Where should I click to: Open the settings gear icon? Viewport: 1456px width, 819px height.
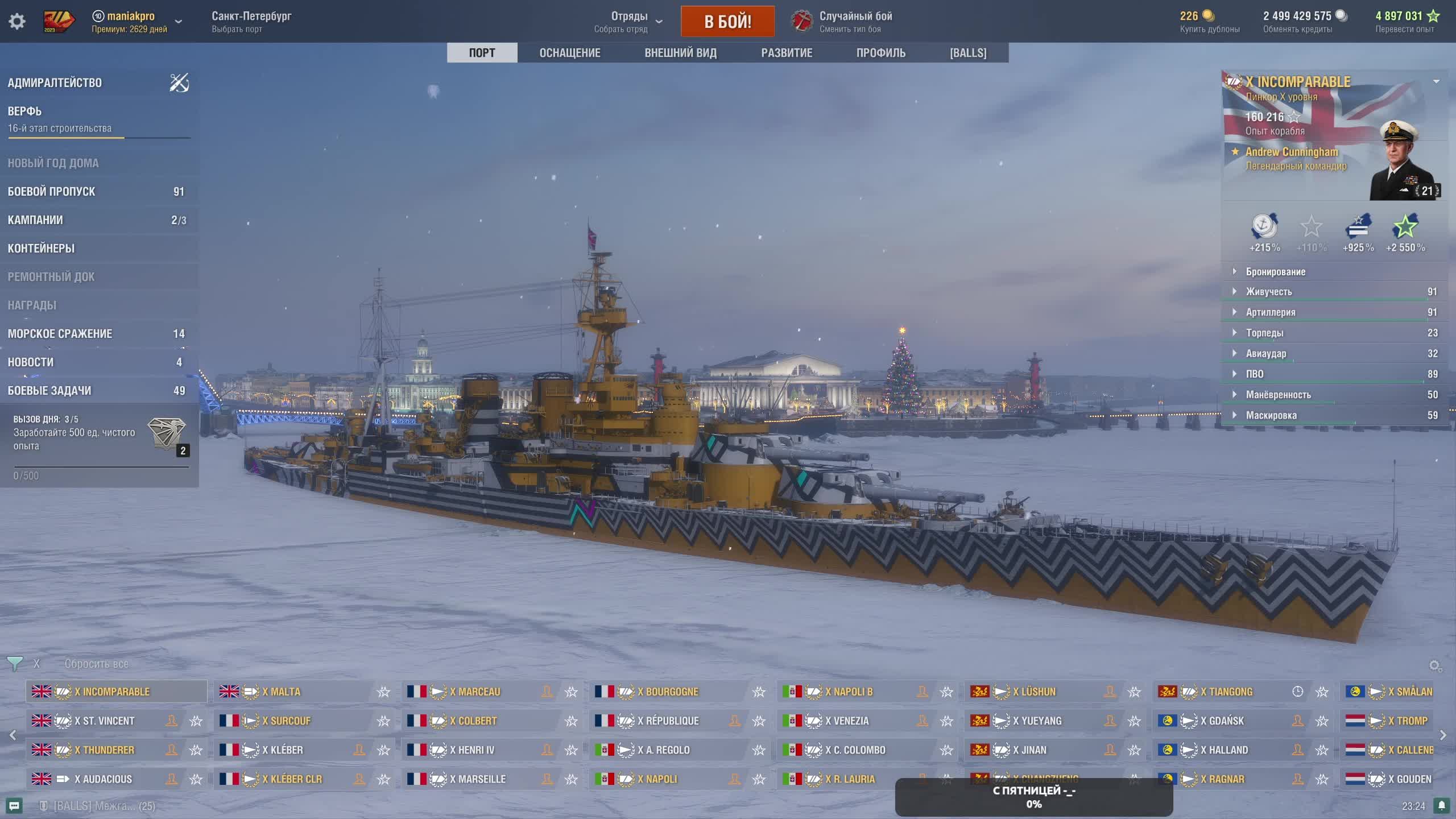pos(17,22)
